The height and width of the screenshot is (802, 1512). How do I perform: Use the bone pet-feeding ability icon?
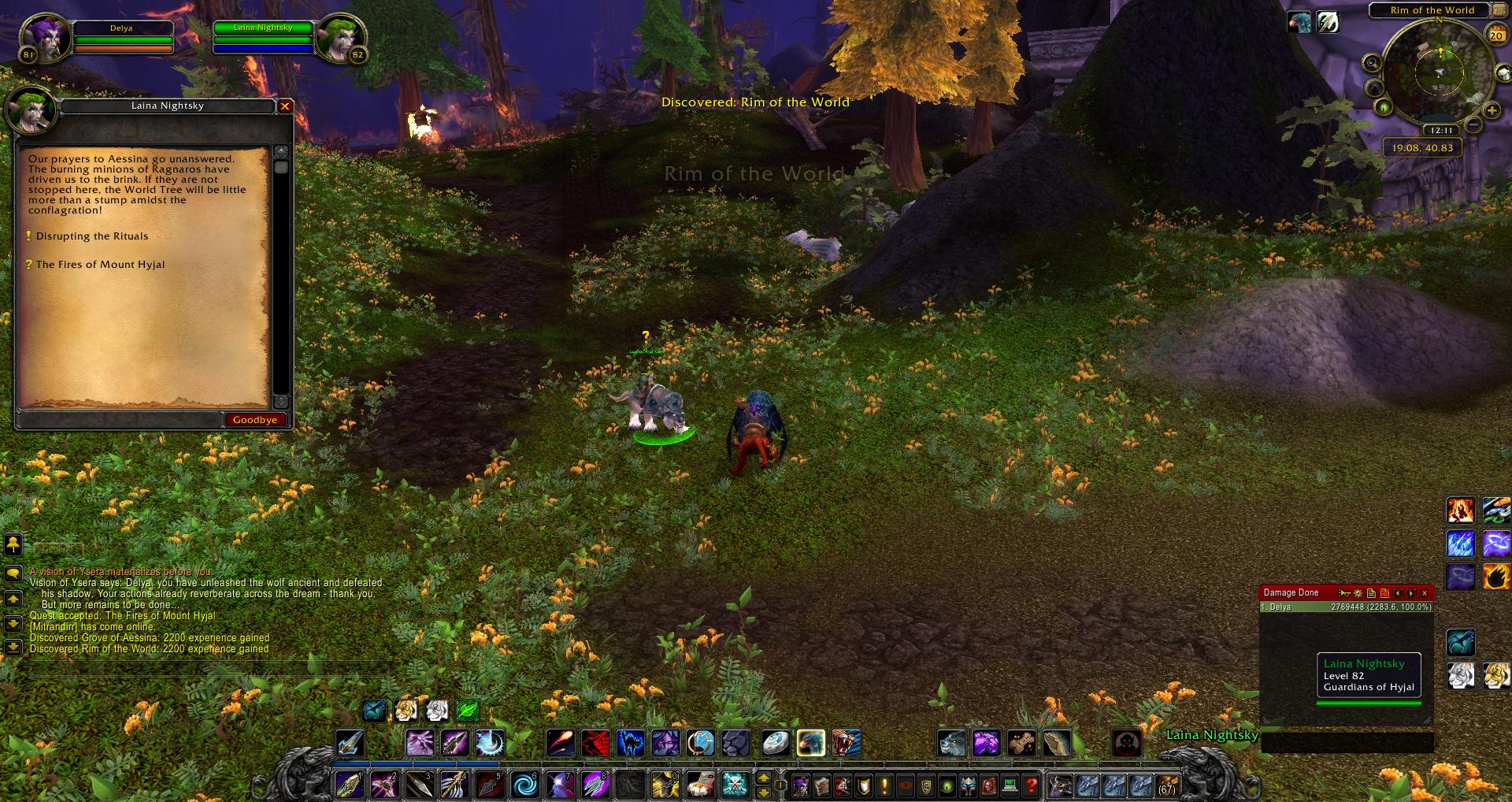(x=1021, y=743)
